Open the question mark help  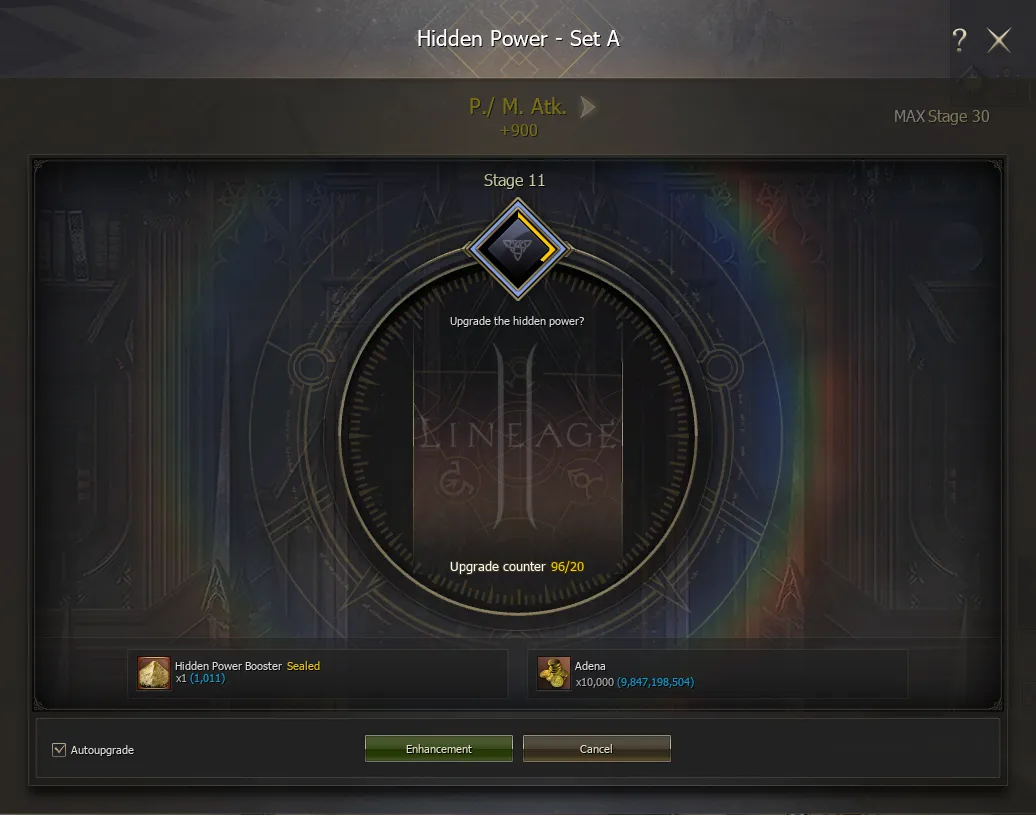pyautogui.click(x=959, y=40)
